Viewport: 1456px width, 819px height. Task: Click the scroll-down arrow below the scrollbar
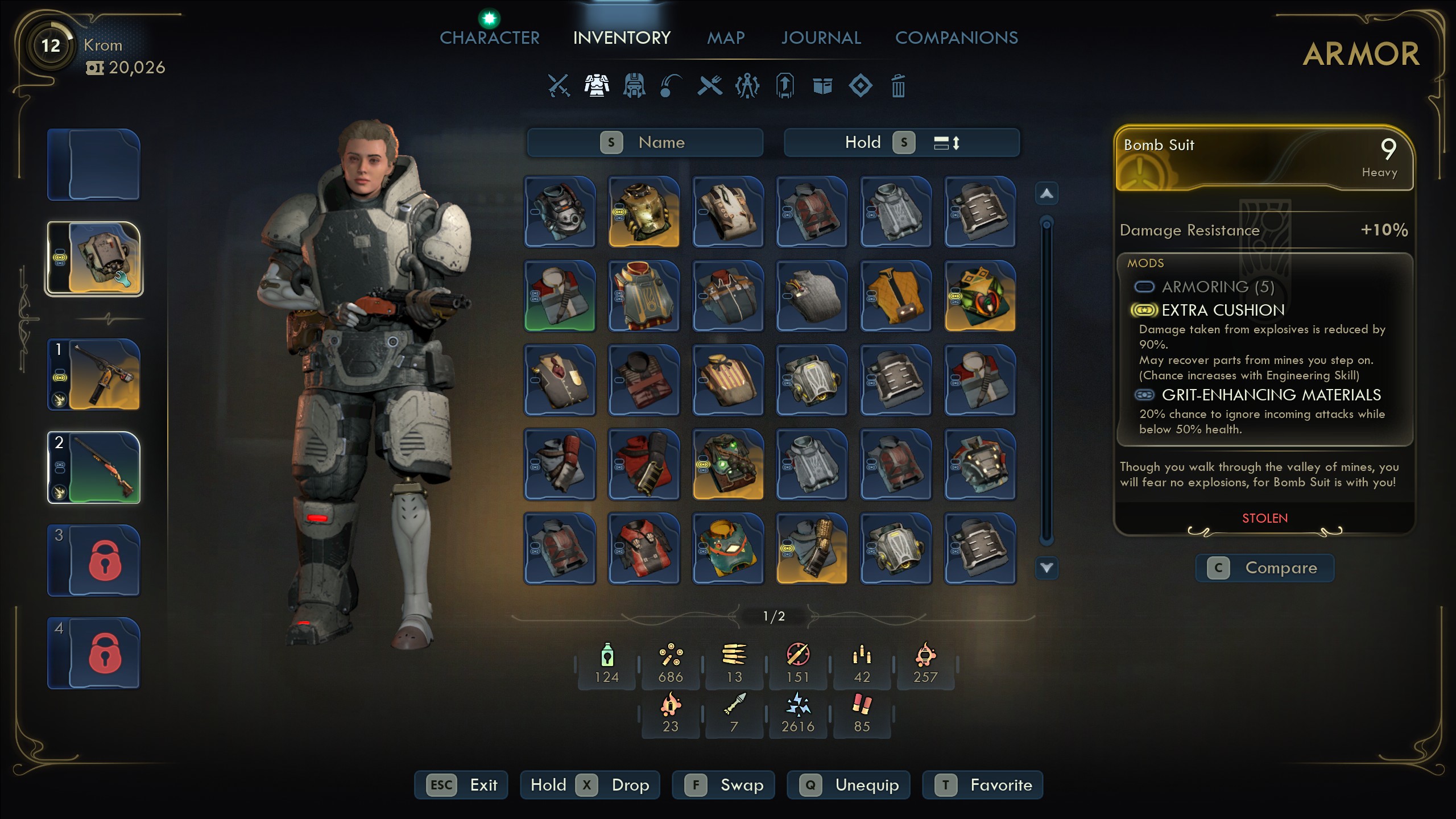[x=1046, y=568]
